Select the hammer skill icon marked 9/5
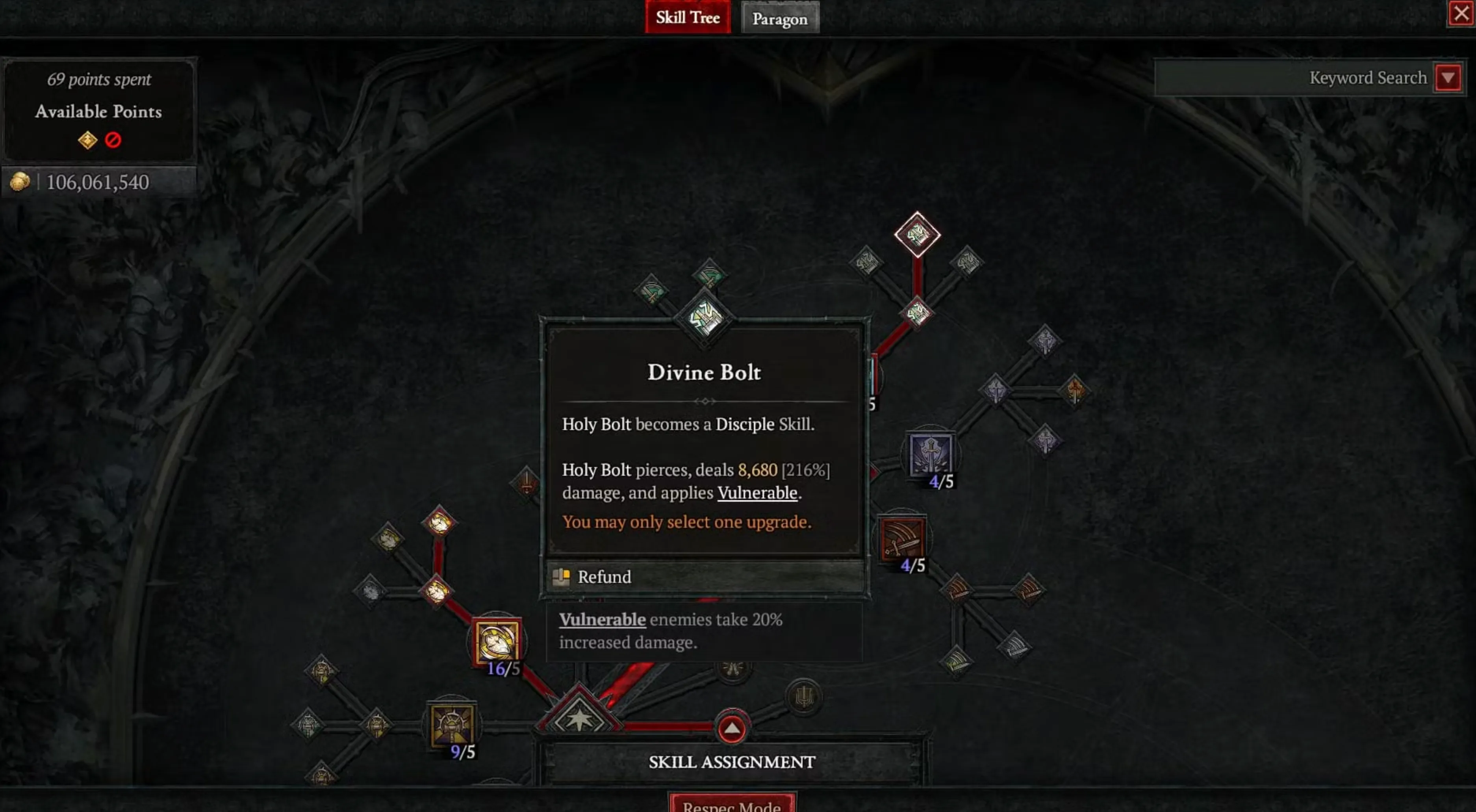Screen dimensions: 1476x812 (452, 724)
